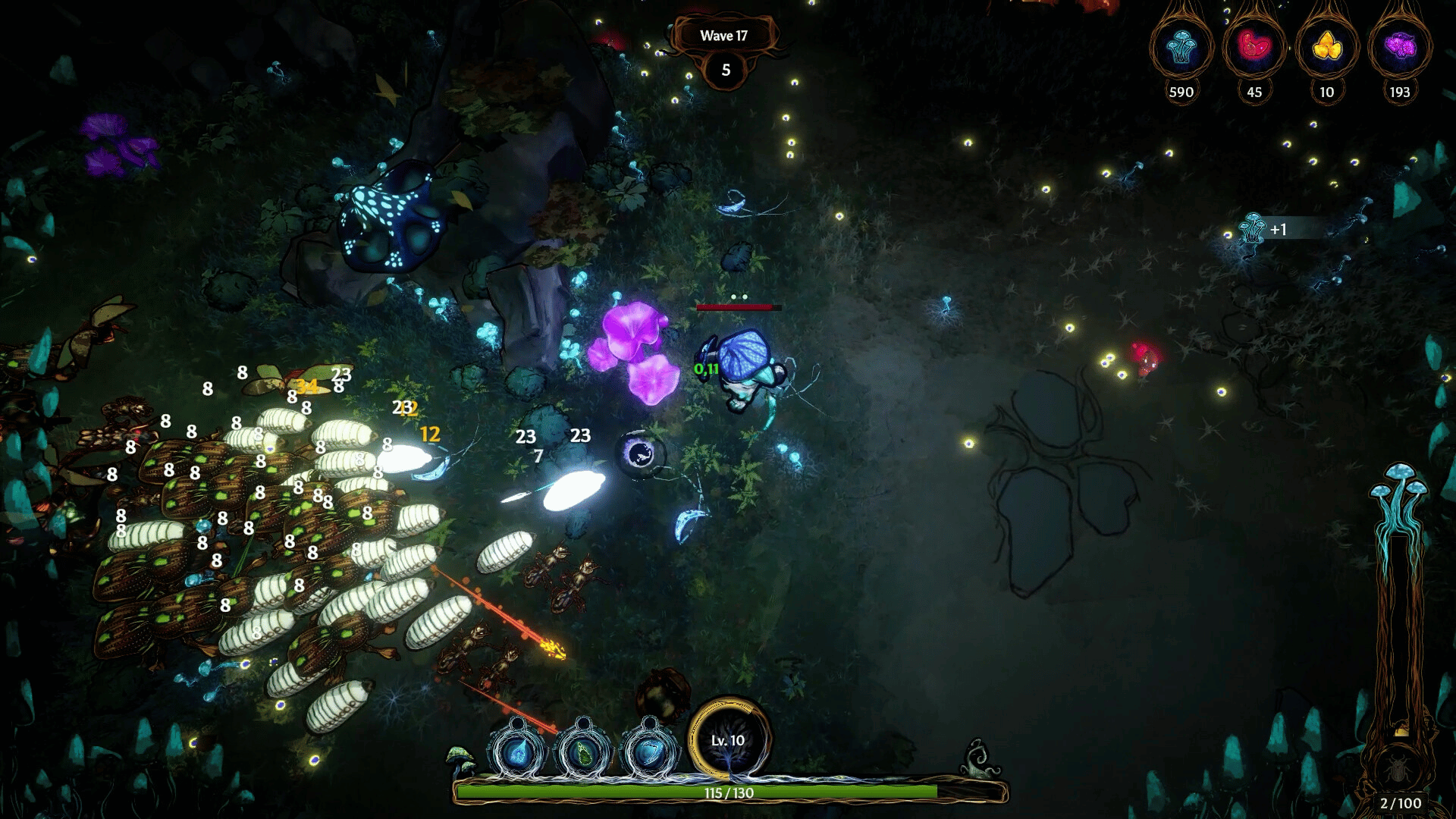The width and height of the screenshot is (1456, 819).
Task: Select the red blob resource icon
Action: (x=1254, y=48)
